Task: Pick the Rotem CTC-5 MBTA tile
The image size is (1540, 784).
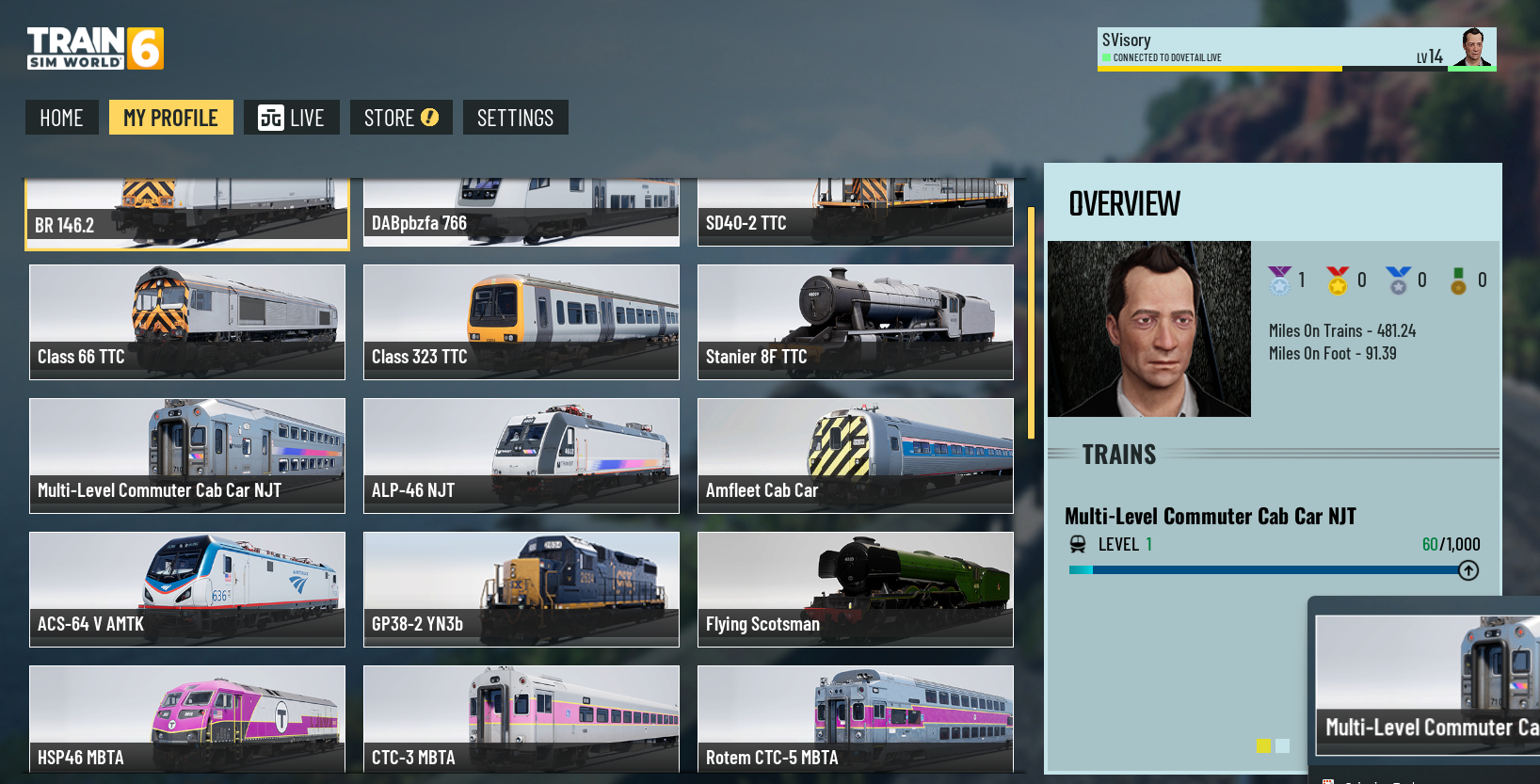Action: 855,719
